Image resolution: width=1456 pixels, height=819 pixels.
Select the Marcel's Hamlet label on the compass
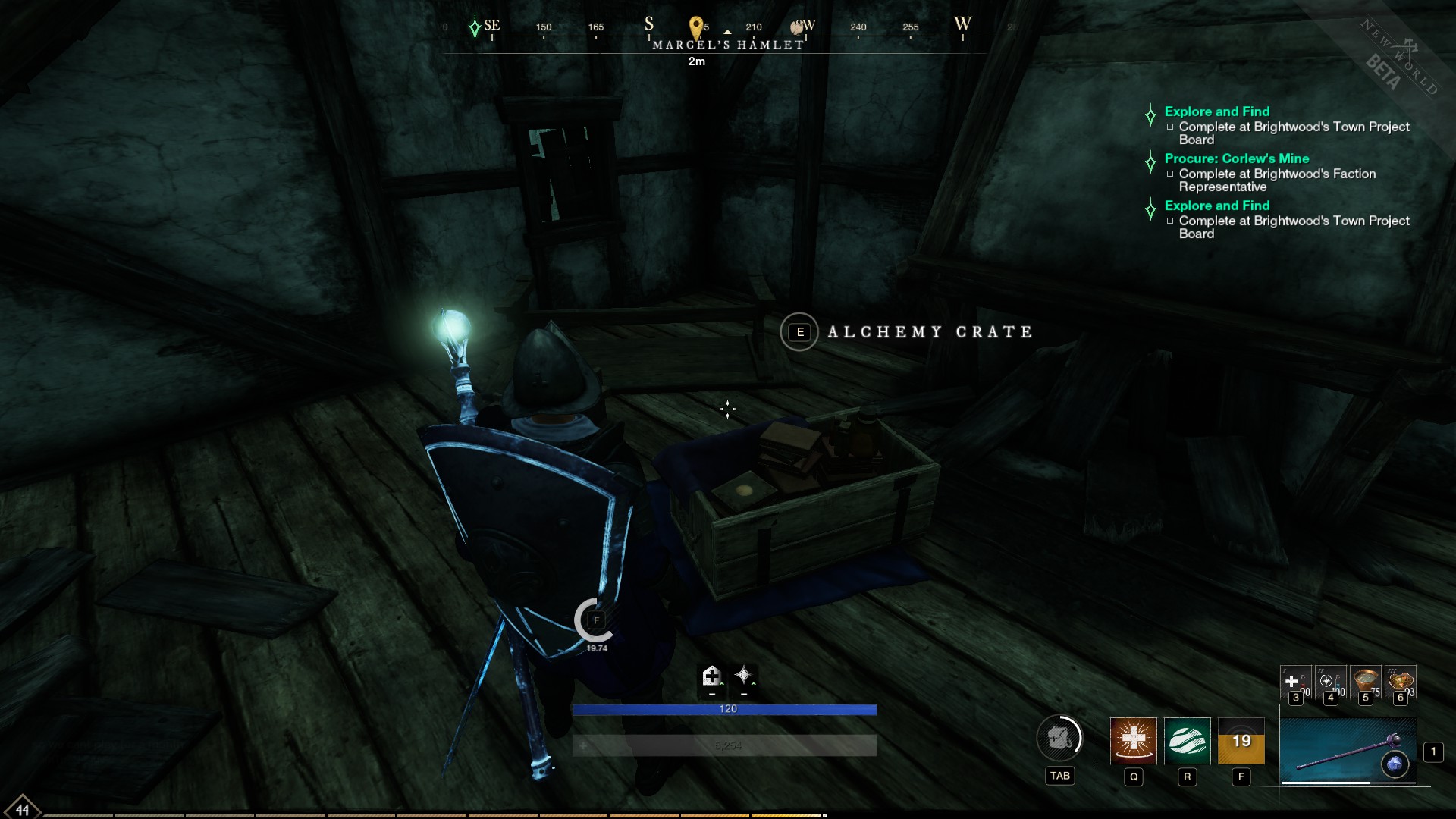(727, 44)
